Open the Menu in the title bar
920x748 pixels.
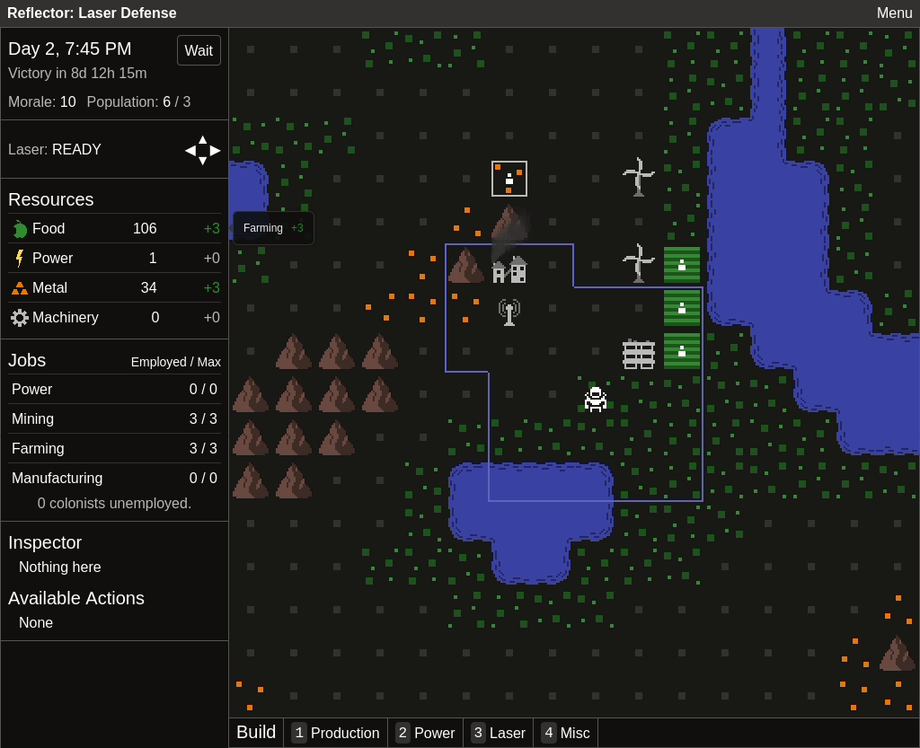[893, 13]
